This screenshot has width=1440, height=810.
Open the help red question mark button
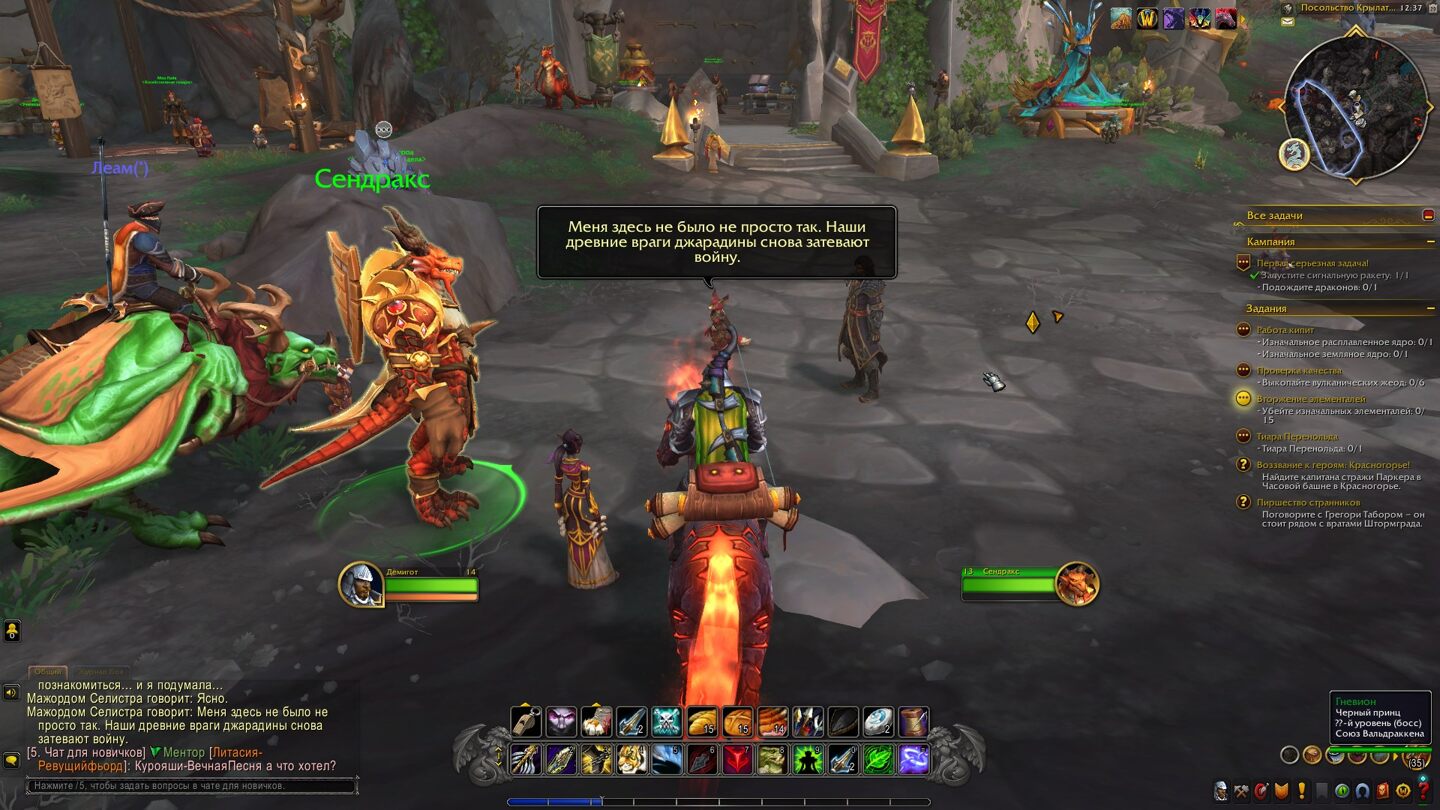pos(1423,791)
